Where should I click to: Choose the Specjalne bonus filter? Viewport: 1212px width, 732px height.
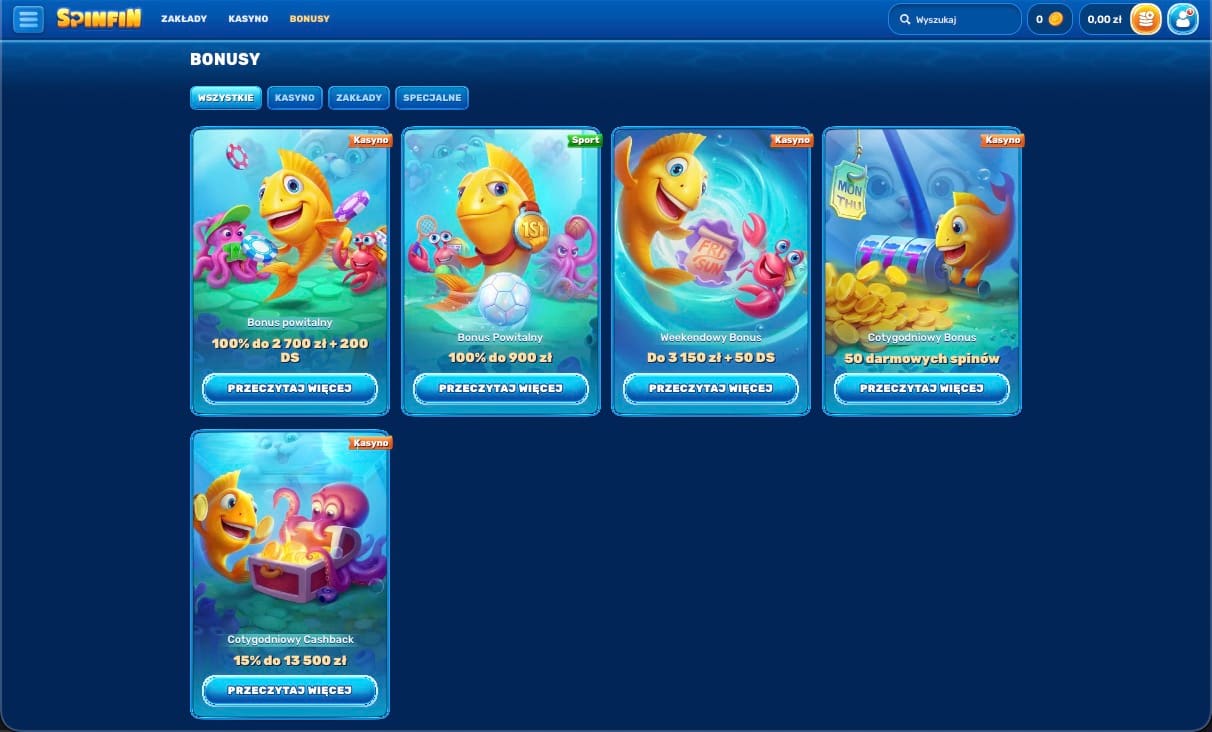tap(432, 98)
